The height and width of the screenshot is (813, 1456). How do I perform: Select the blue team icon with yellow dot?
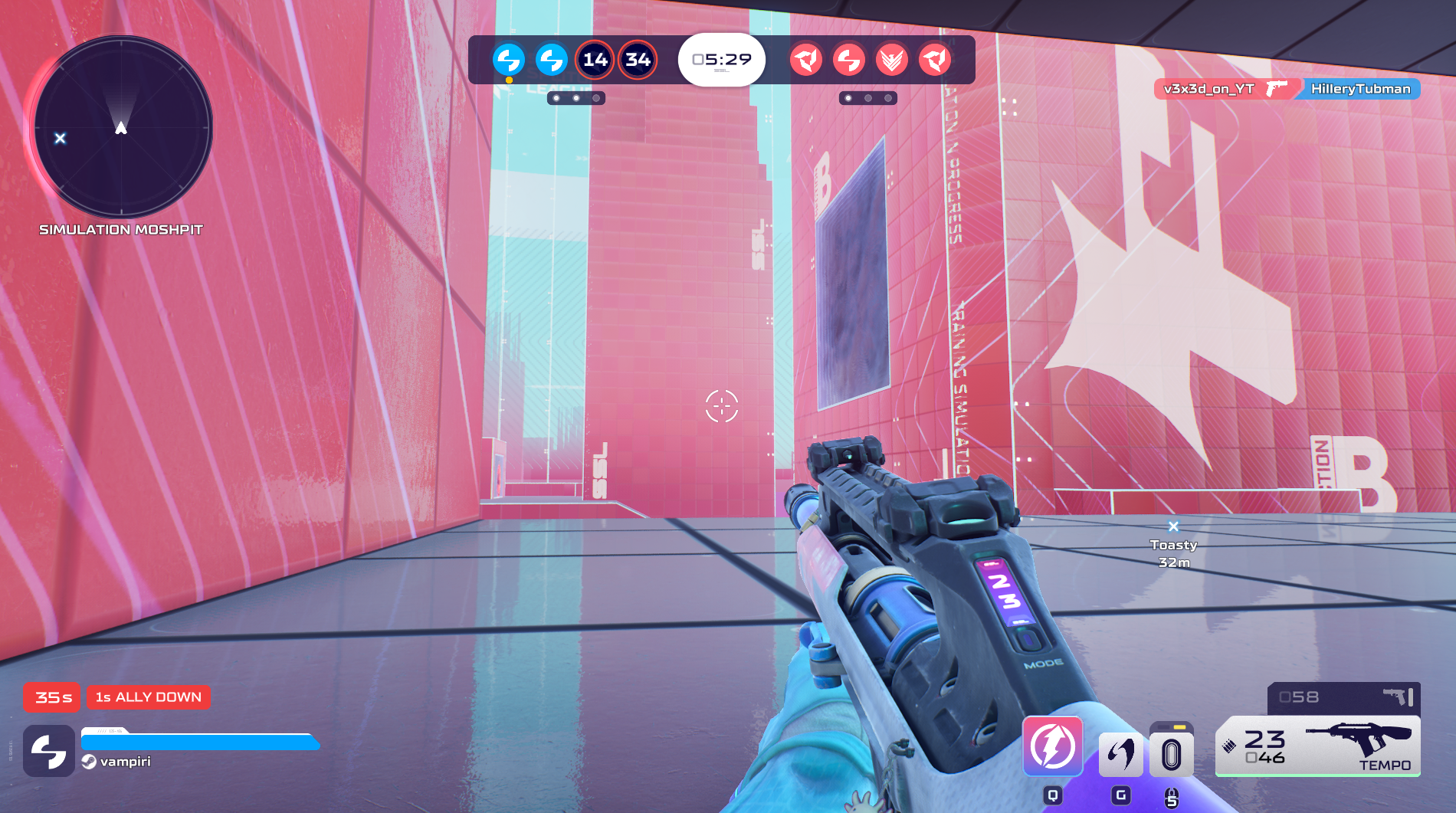coord(509,60)
